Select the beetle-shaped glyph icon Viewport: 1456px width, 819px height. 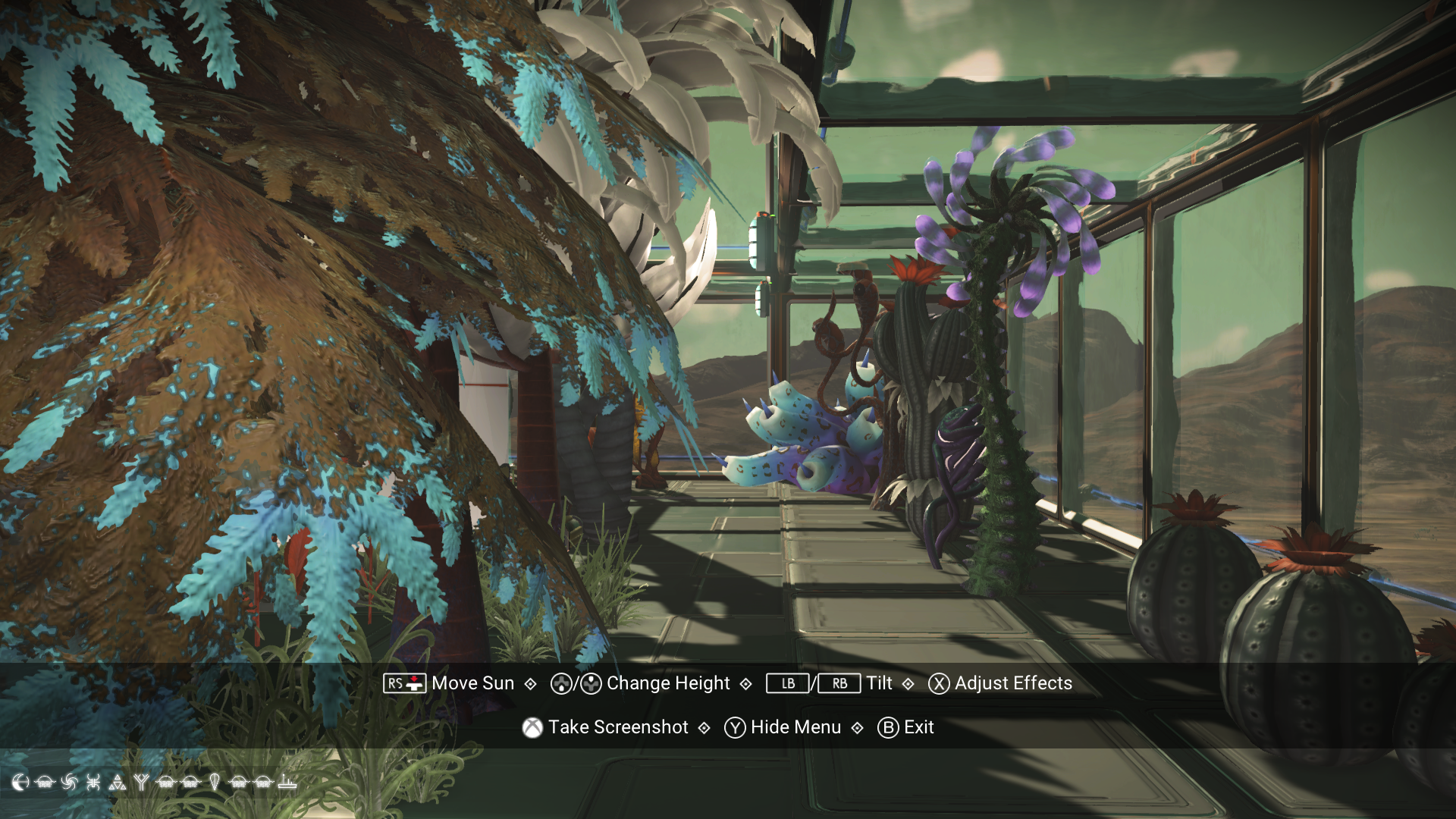click(x=93, y=782)
